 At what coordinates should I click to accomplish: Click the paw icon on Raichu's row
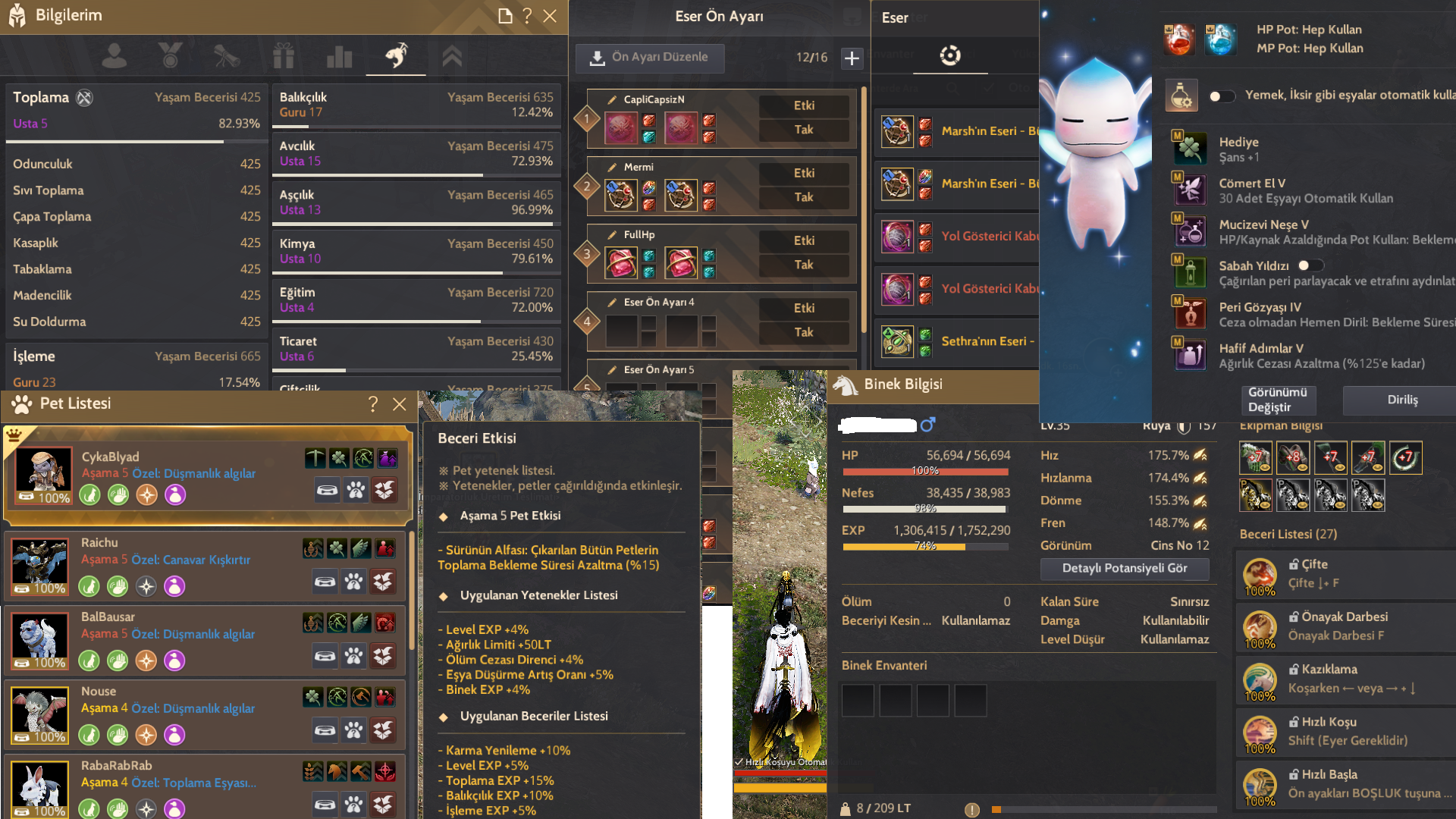click(x=354, y=581)
